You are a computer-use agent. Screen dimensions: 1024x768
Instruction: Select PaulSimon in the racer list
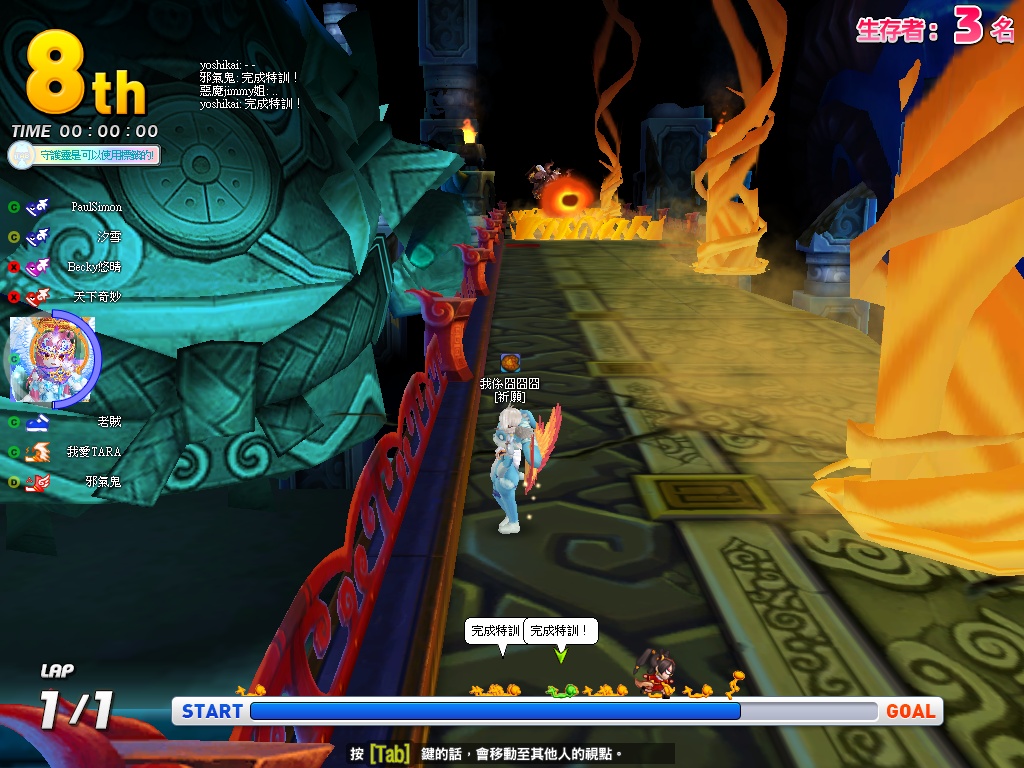point(95,207)
